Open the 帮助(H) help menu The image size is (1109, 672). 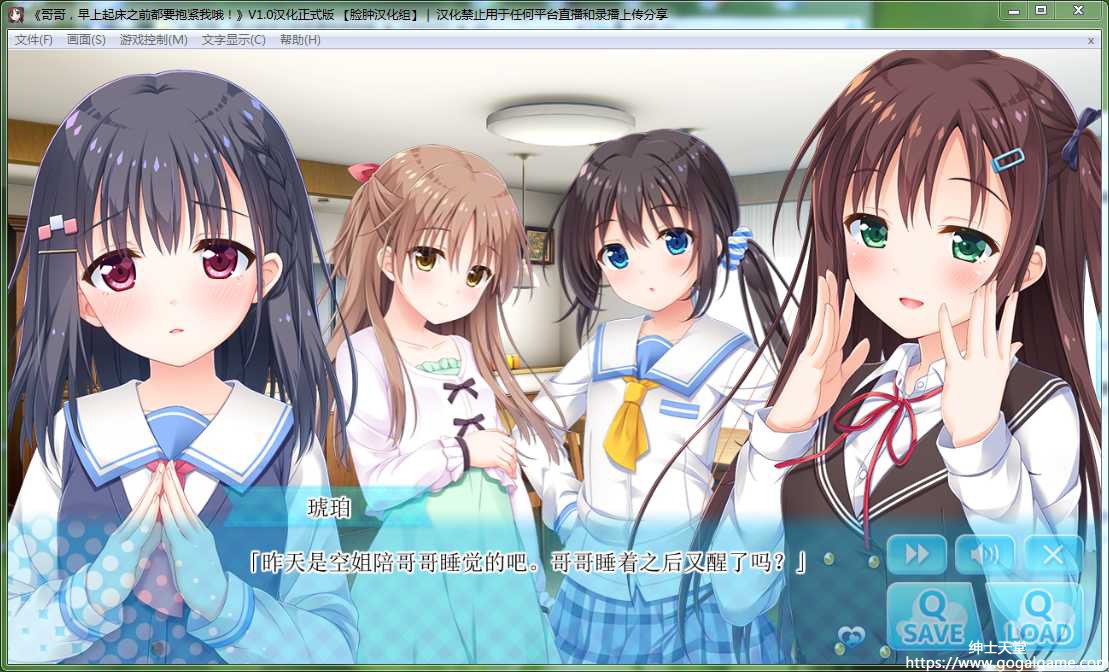[x=300, y=40]
